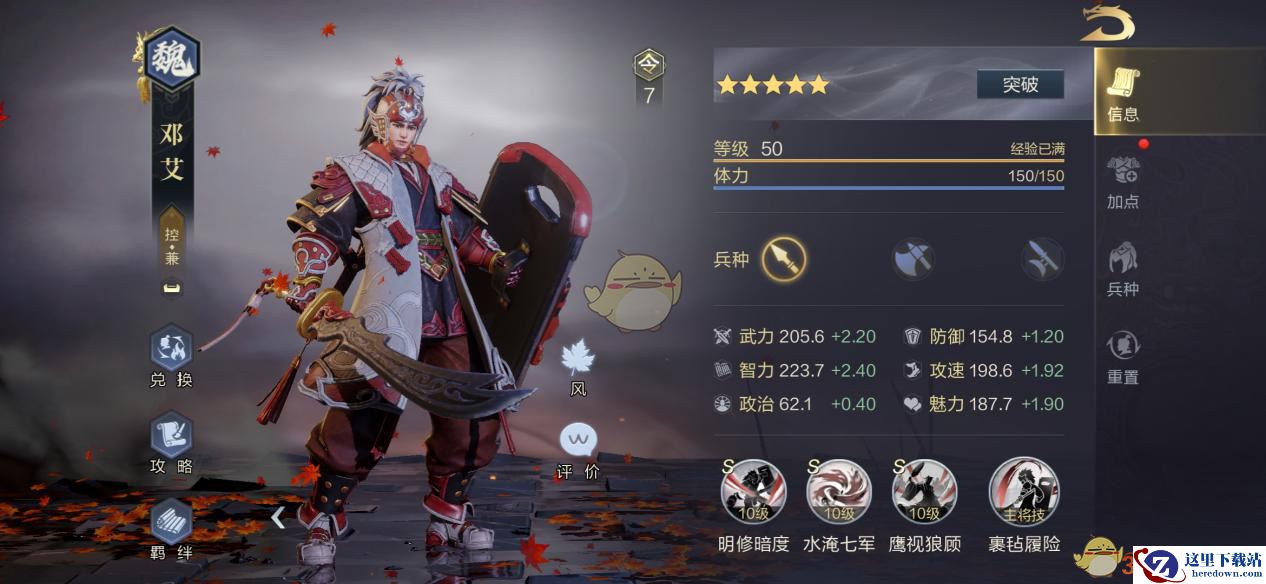
Task: Open the 加点 attribute points tab
Action: point(1123,182)
